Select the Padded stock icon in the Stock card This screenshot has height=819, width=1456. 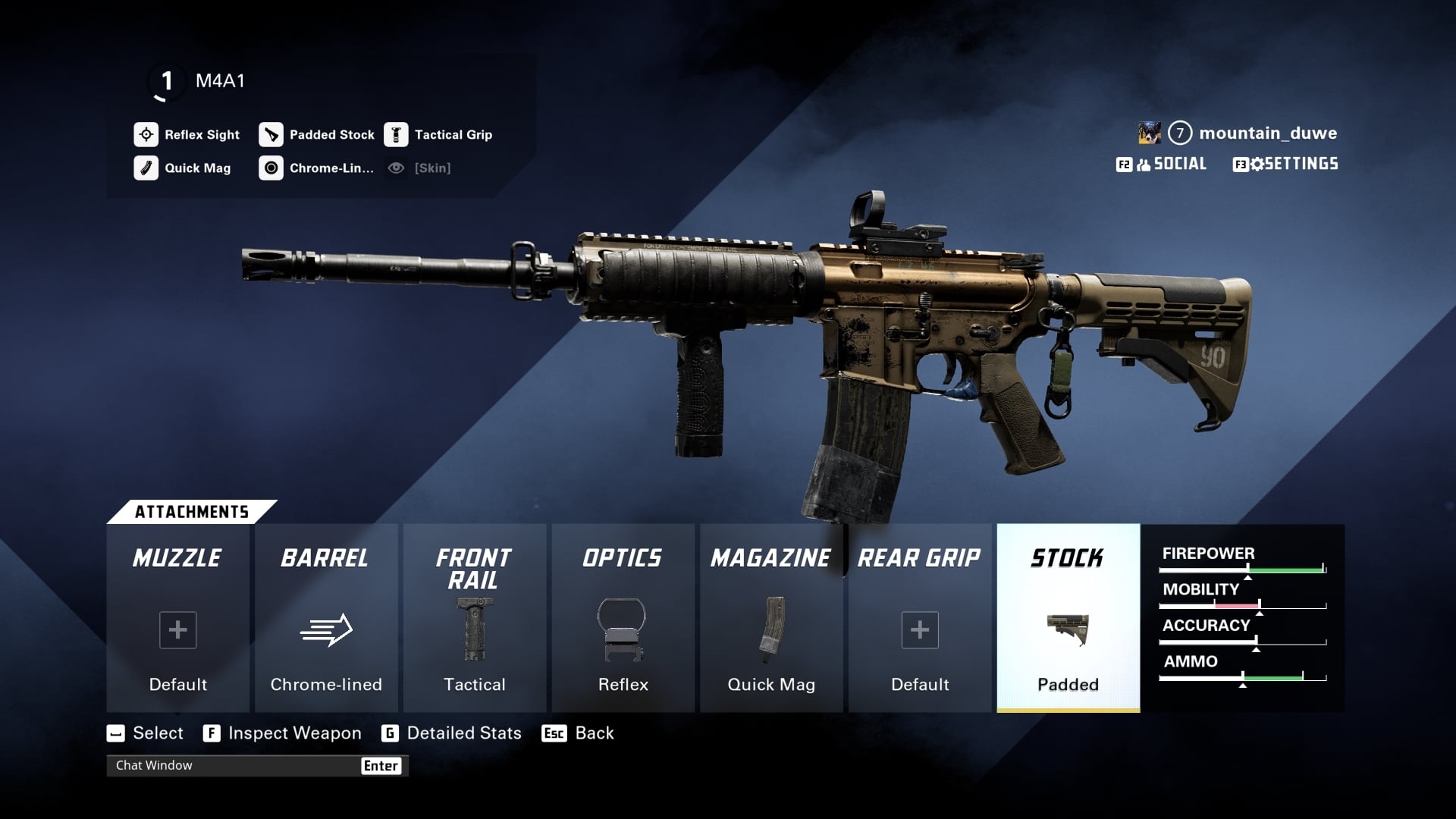click(1068, 629)
